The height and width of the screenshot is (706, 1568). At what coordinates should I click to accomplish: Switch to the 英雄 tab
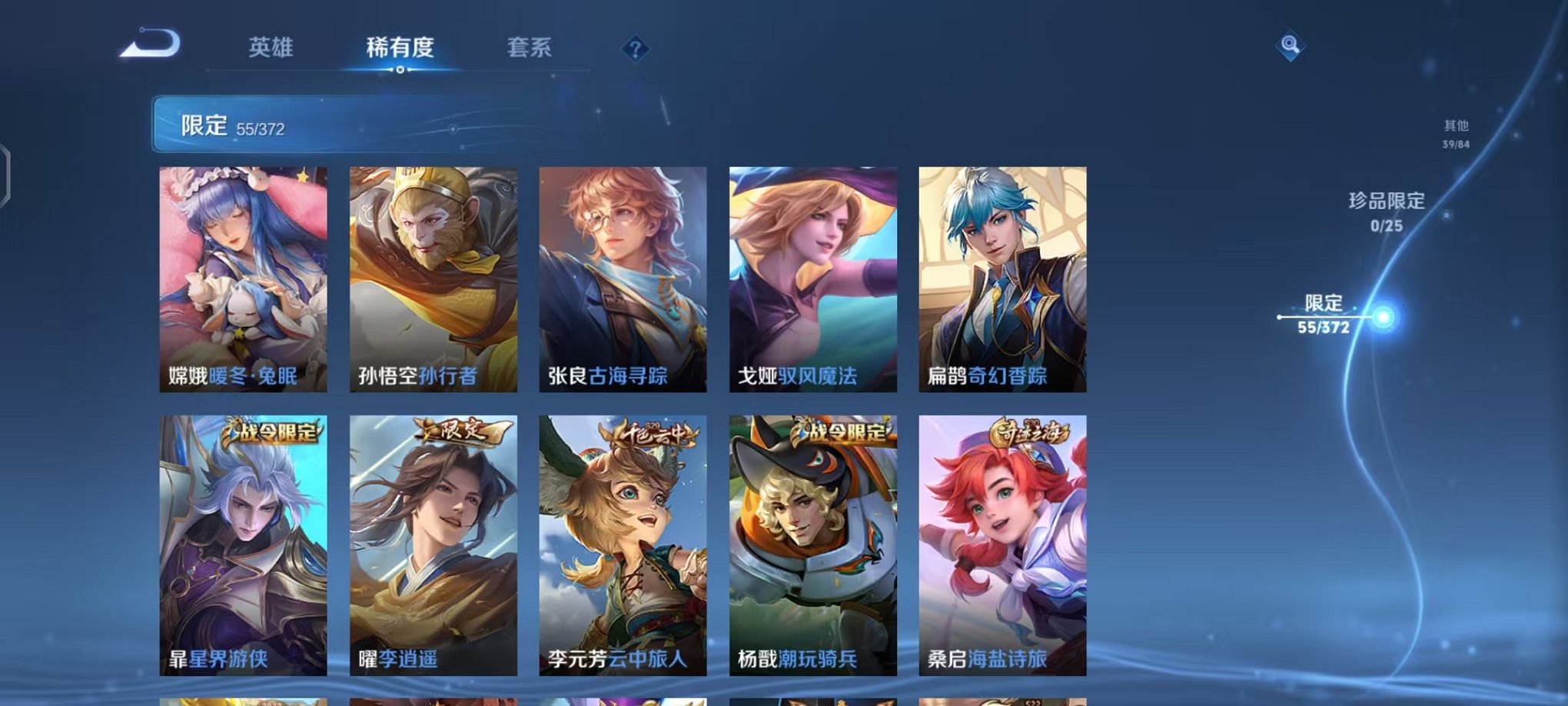coord(271,46)
